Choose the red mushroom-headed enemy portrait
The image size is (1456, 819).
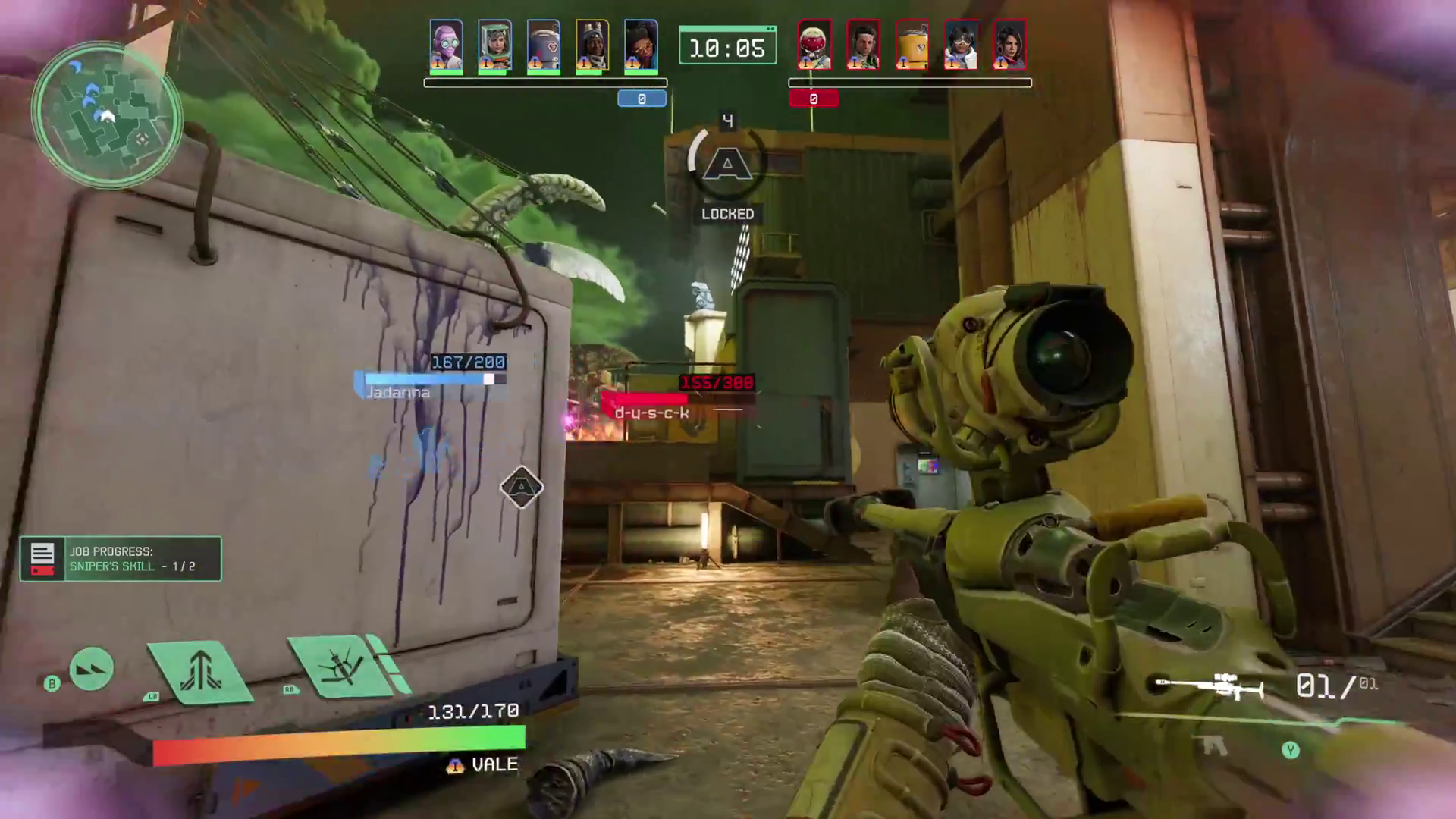814,45
